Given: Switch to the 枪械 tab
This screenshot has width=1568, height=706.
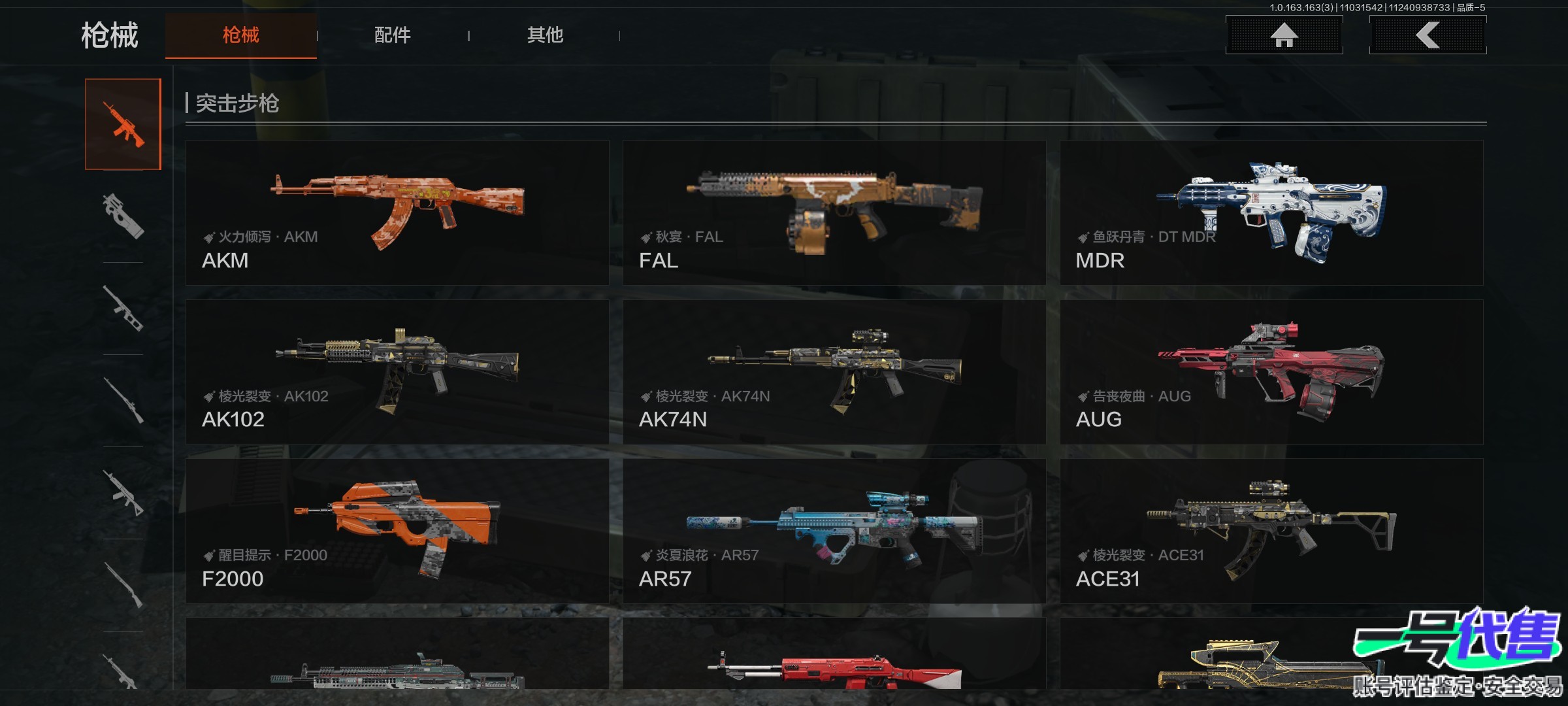Looking at the screenshot, I should tap(240, 35).
